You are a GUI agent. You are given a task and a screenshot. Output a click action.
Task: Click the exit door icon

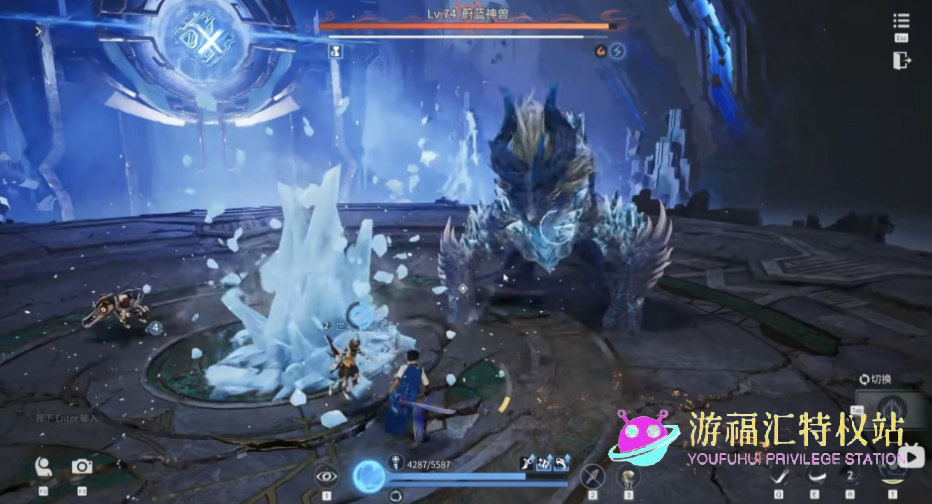[x=901, y=60]
